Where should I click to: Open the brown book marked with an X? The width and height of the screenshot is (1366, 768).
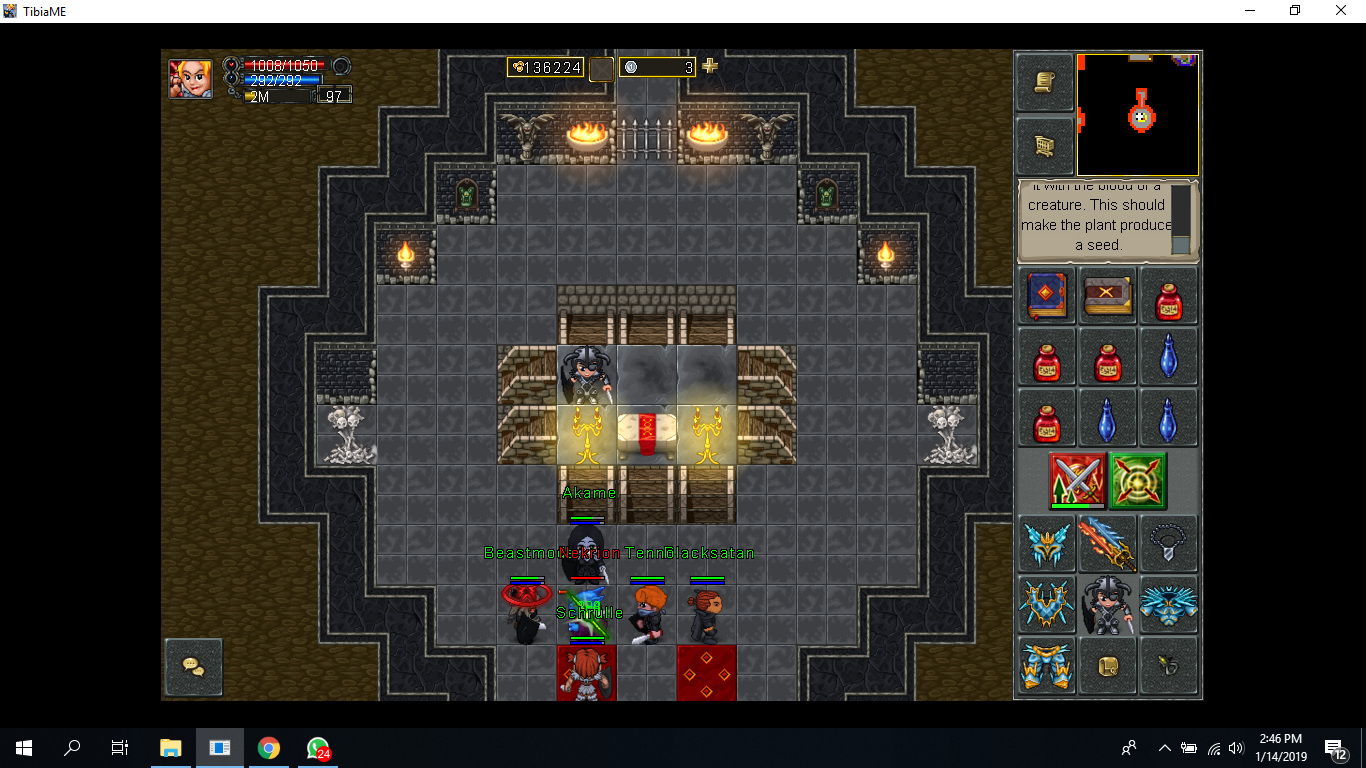1107,296
